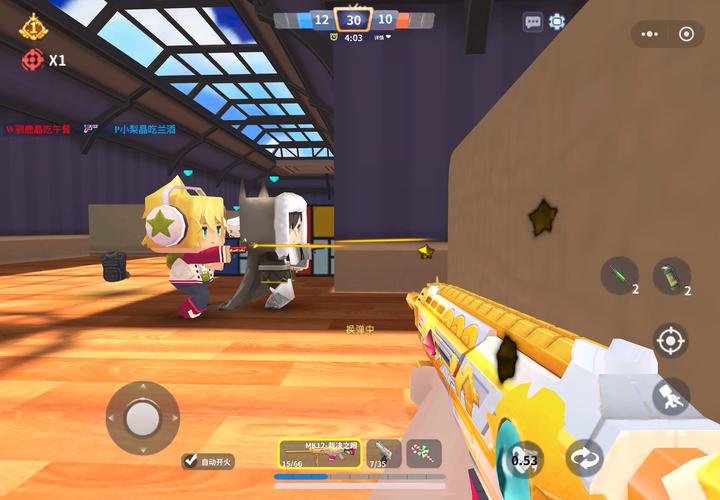Image resolution: width=720 pixels, height=500 pixels.
Task: Expand the scoreboard details under the timer
Action: click(382, 38)
